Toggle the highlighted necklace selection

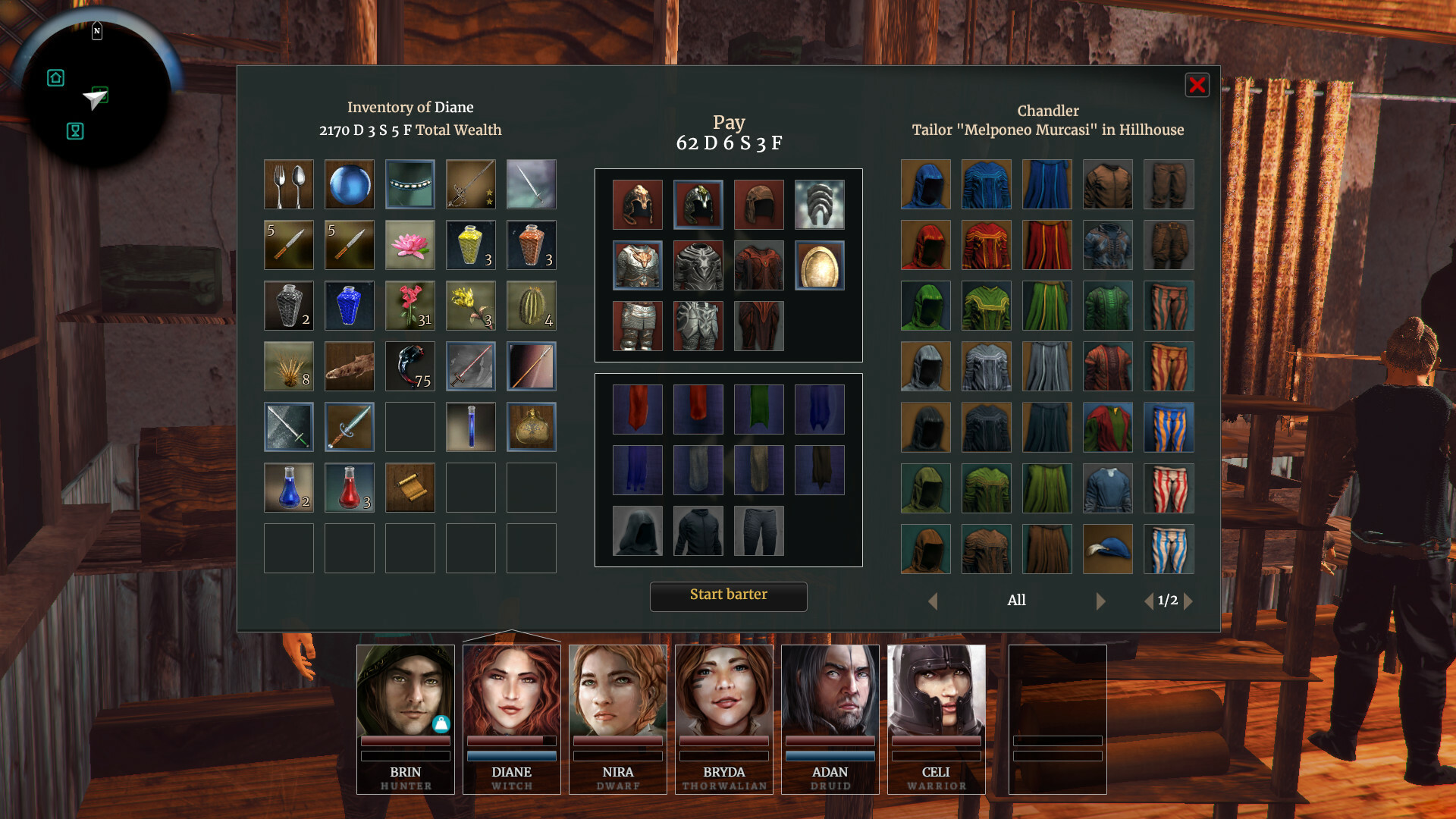409,184
